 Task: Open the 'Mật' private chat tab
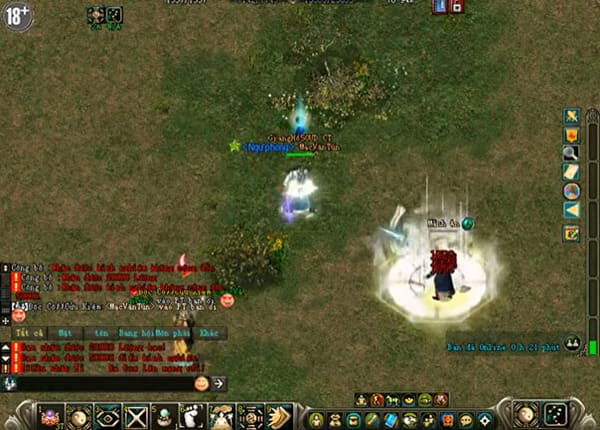64,333
